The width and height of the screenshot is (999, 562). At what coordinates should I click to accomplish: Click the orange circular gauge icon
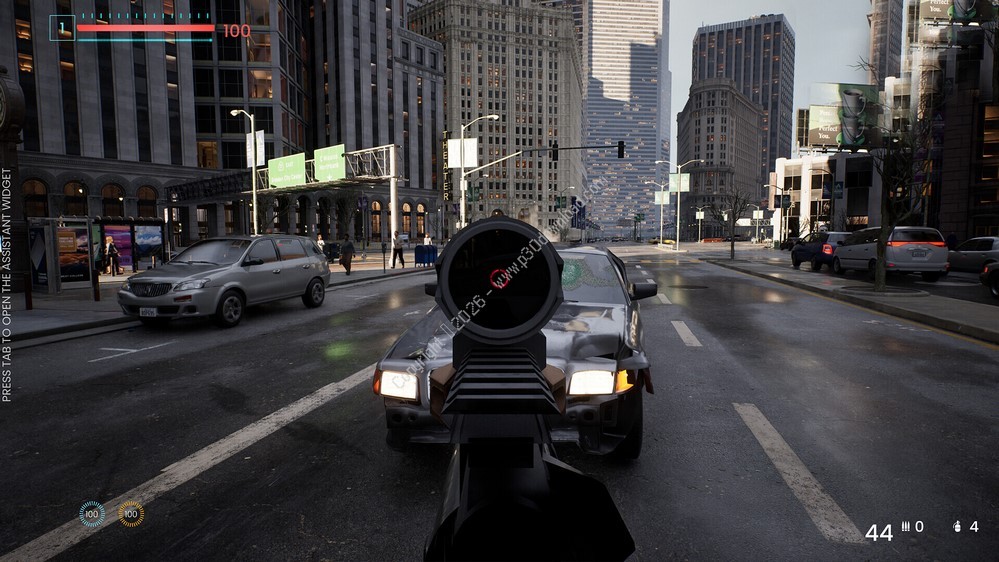pyautogui.click(x=131, y=514)
